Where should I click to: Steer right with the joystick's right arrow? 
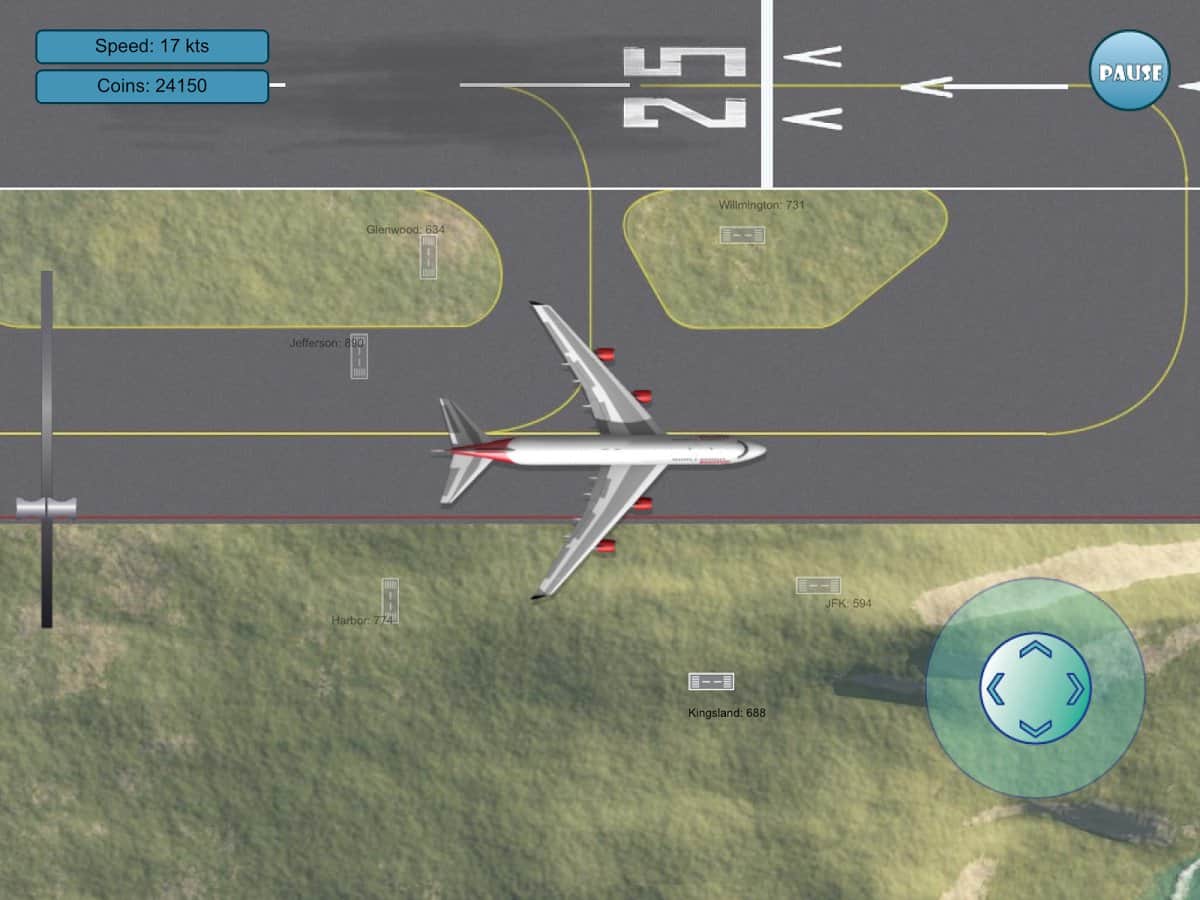[1075, 688]
